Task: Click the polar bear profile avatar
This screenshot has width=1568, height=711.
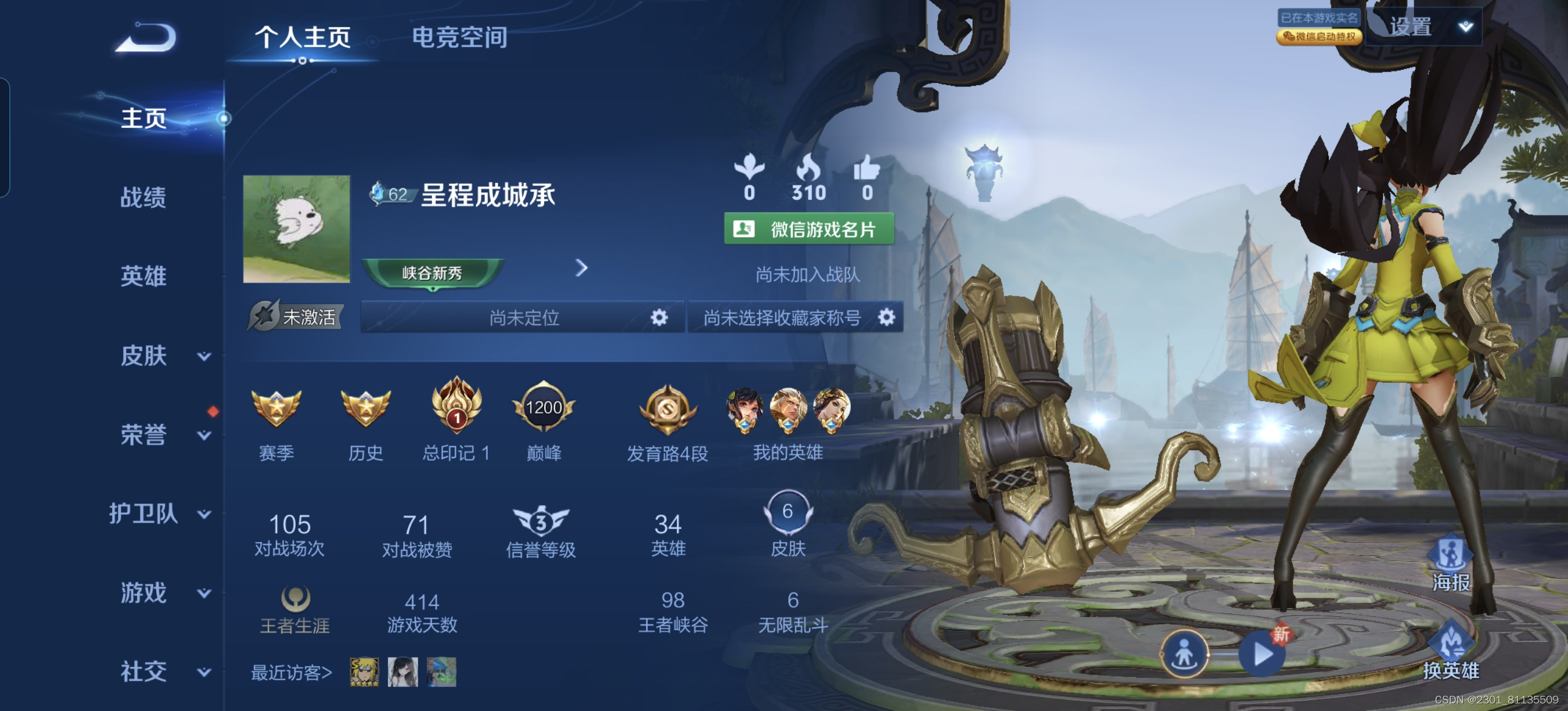Action: pyautogui.click(x=296, y=229)
